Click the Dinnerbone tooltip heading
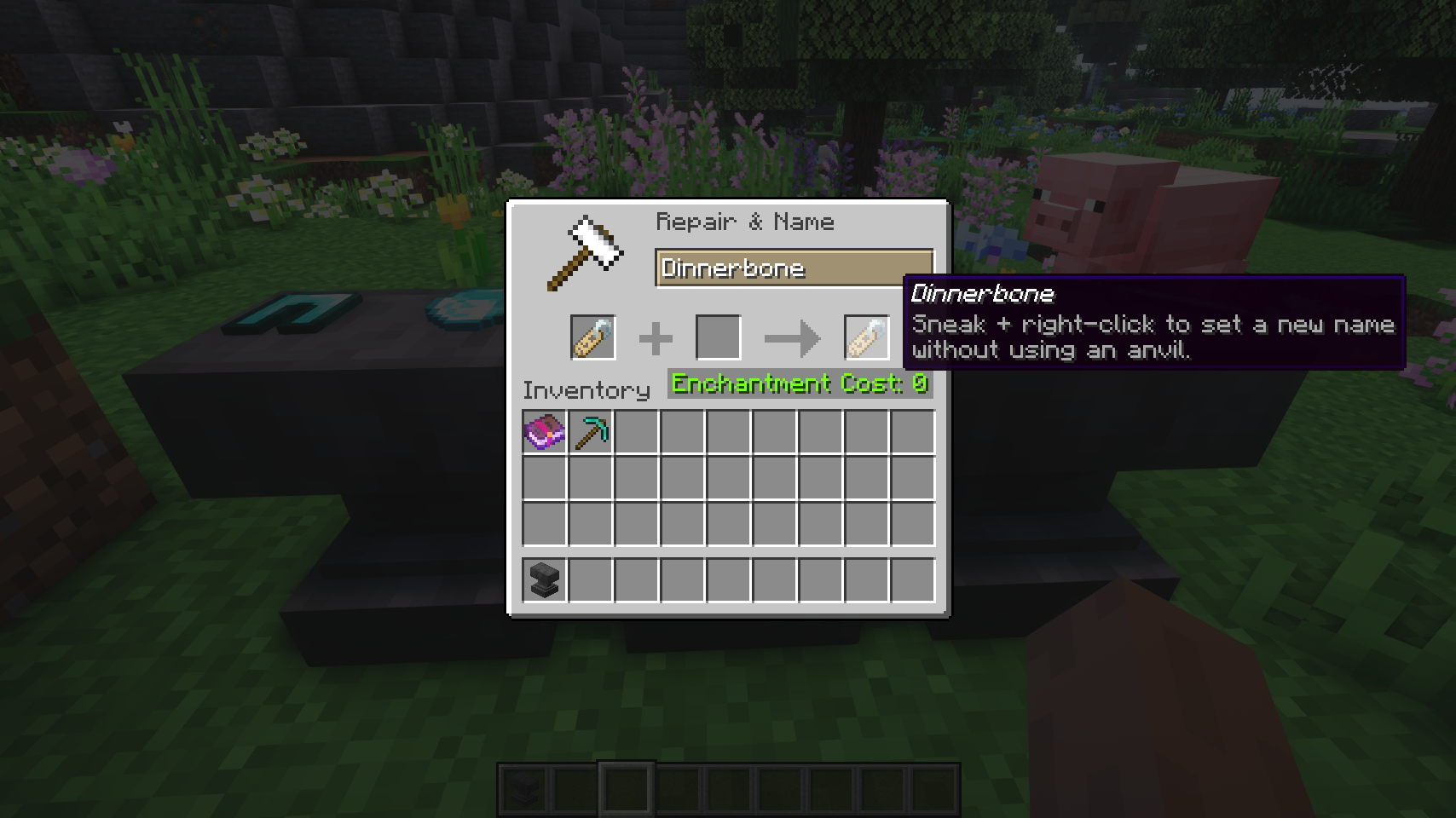 [982, 294]
